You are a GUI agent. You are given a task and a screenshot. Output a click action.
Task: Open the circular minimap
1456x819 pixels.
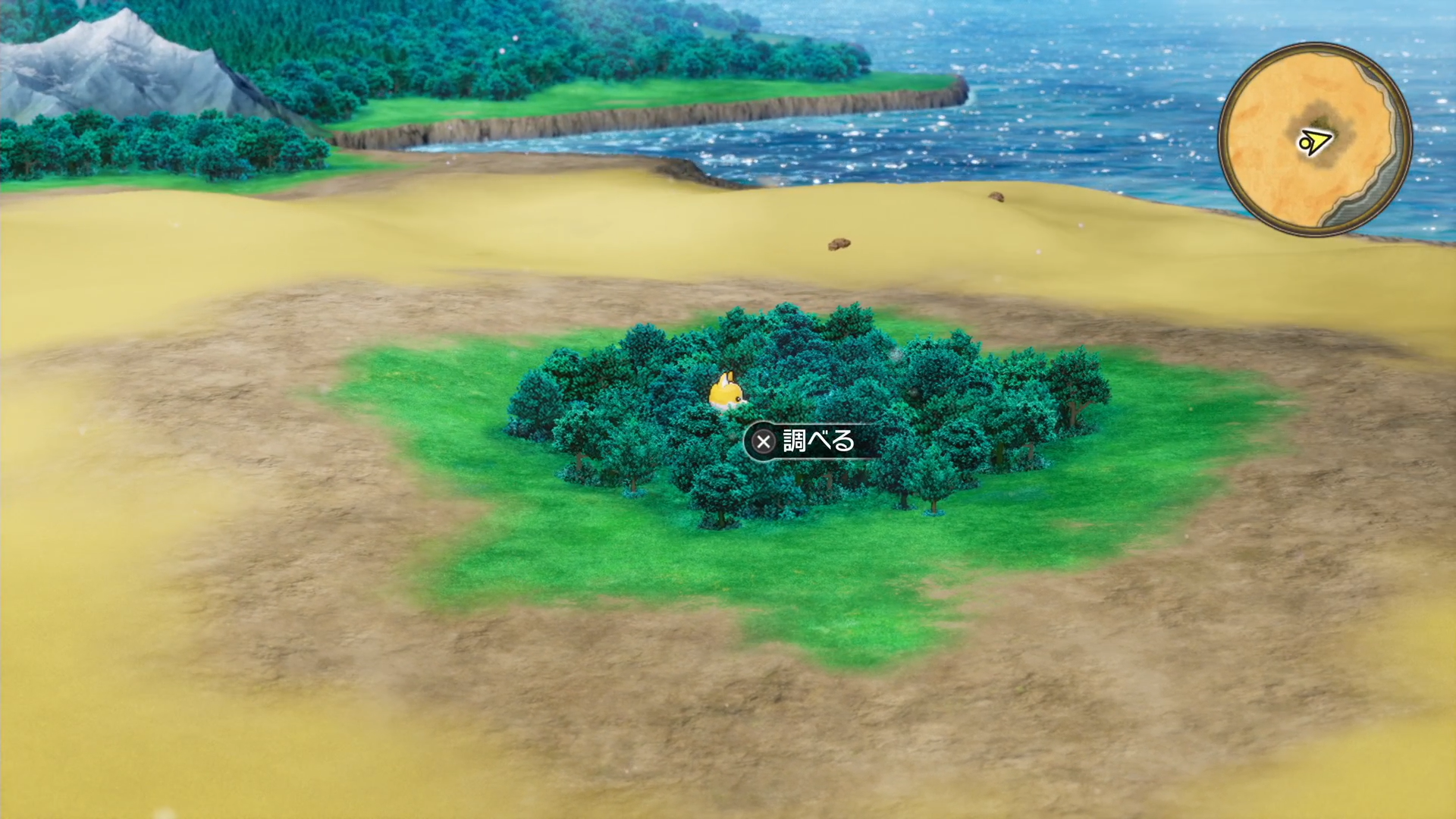[x=1315, y=139]
